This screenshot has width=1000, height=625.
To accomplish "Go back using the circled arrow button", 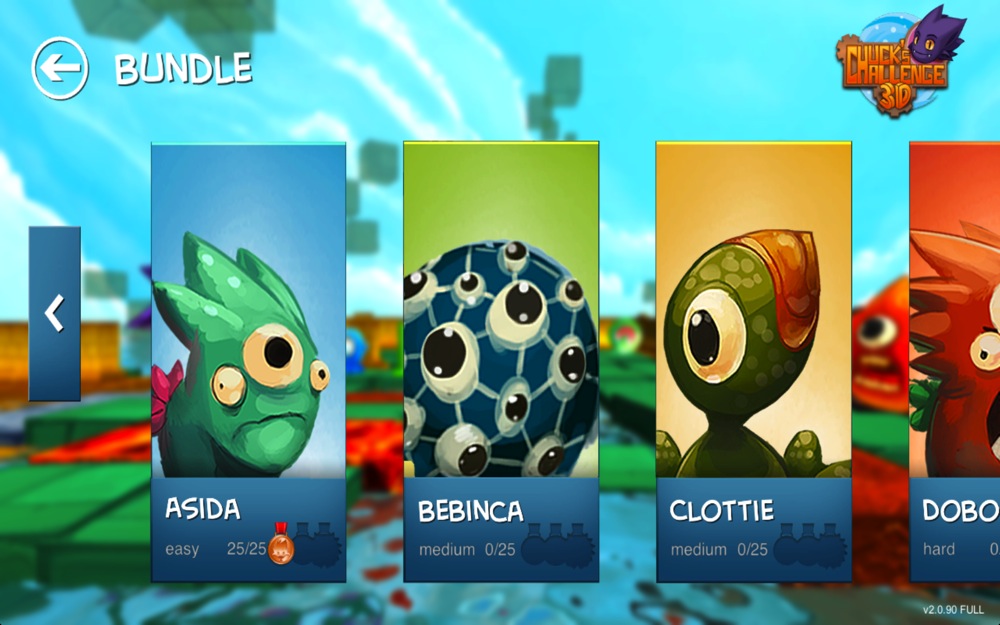I will (x=60, y=68).
